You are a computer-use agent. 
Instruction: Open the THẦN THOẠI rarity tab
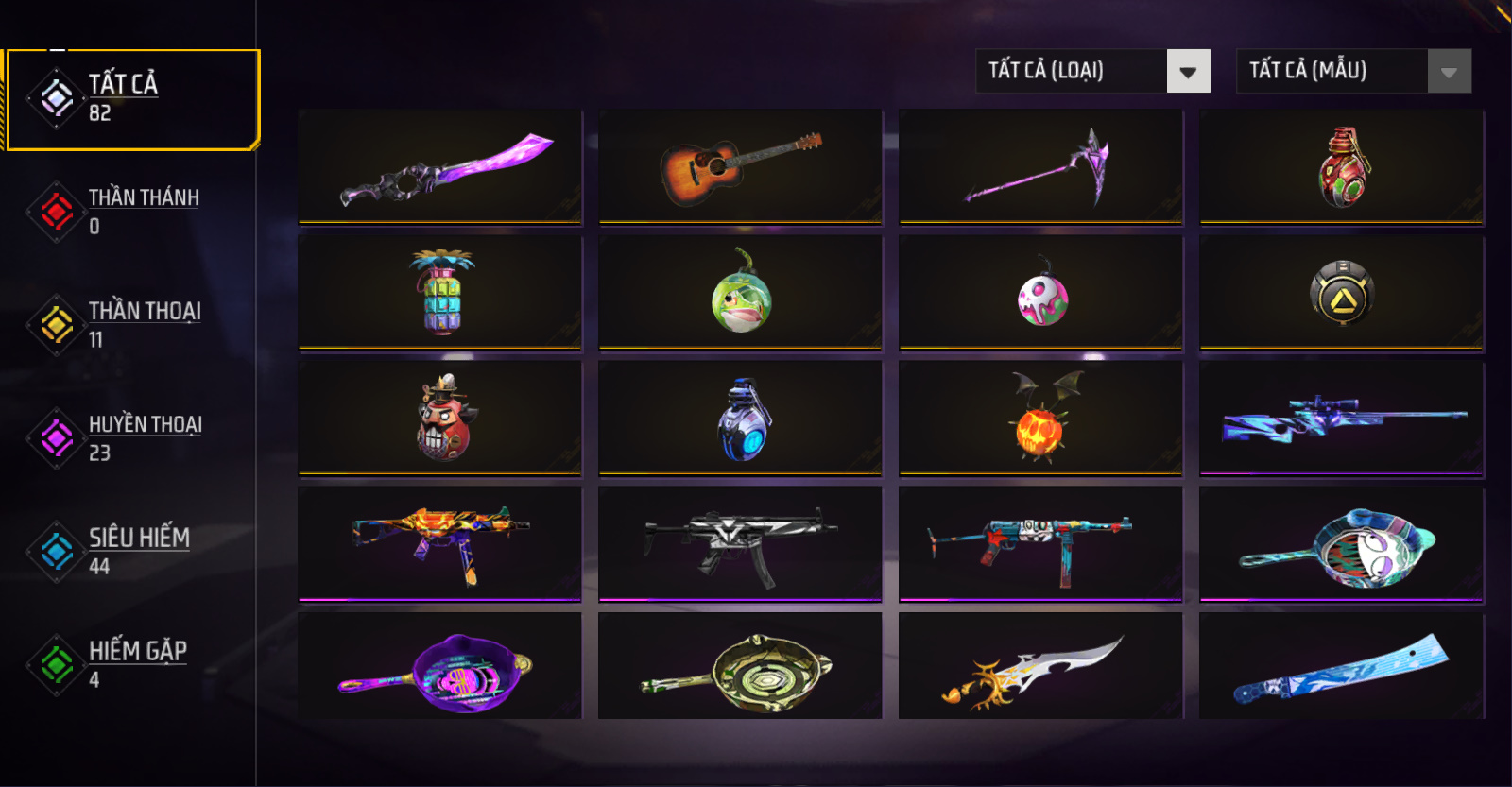click(x=132, y=325)
